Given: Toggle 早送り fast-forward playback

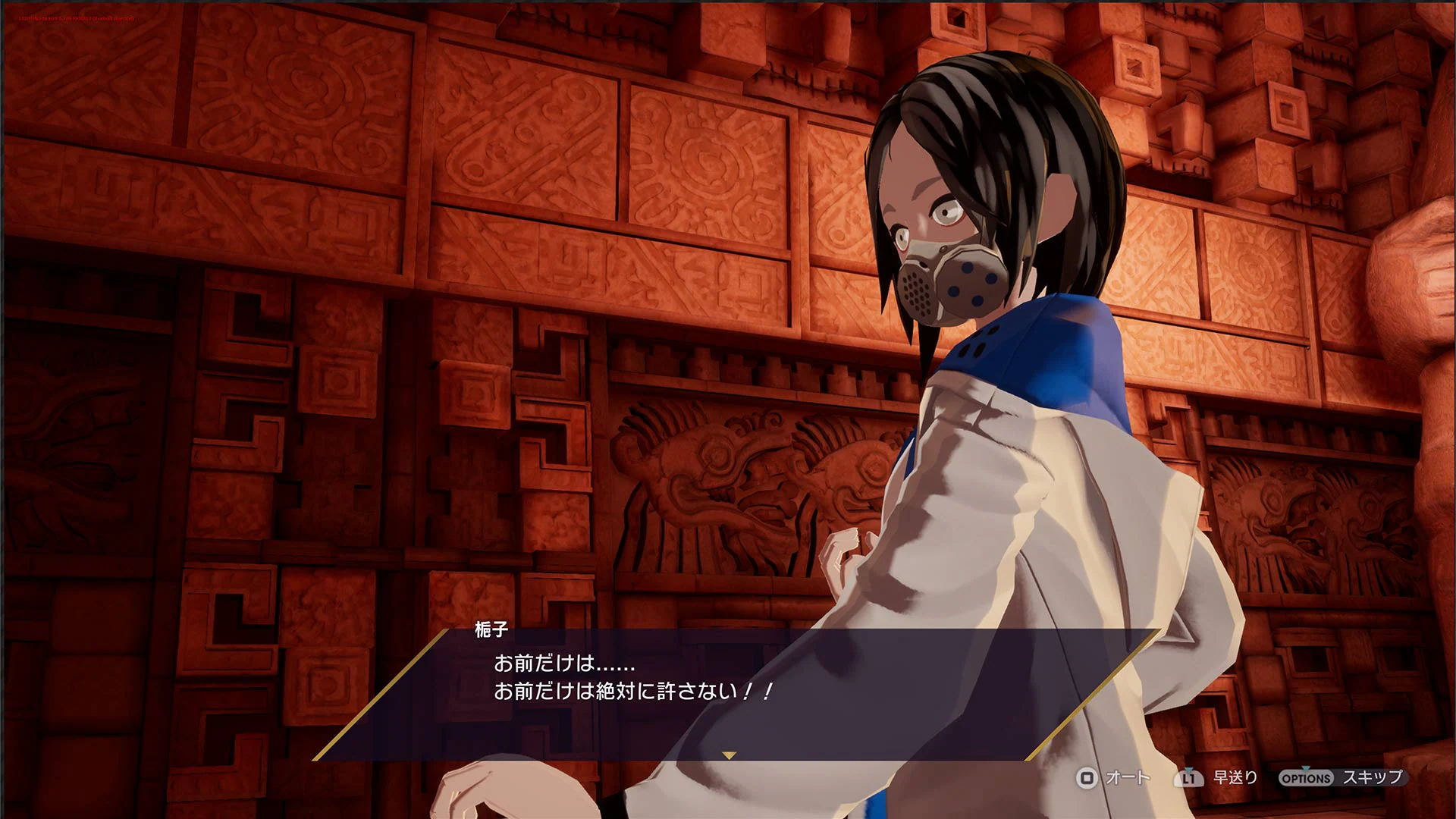Looking at the screenshot, I should pos(1235,777).
